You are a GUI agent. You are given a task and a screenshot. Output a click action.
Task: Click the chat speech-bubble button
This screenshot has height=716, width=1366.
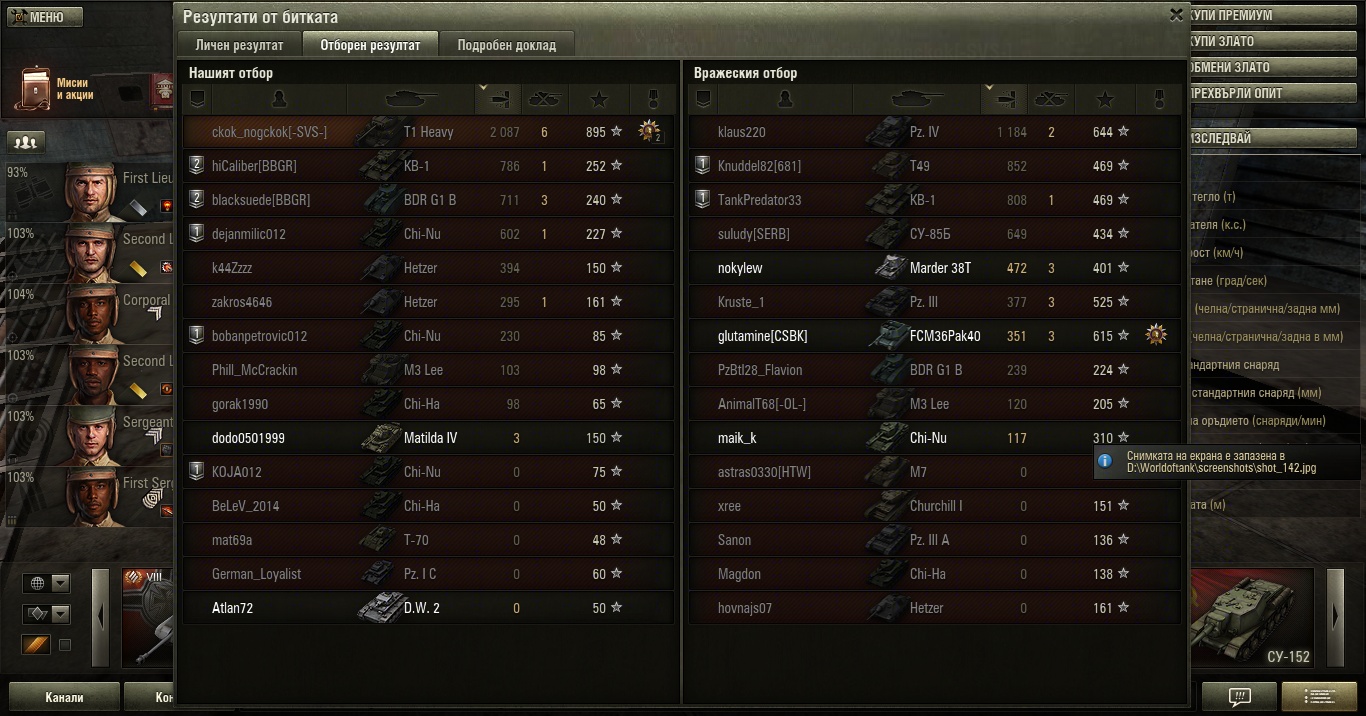click(1239, 696)
